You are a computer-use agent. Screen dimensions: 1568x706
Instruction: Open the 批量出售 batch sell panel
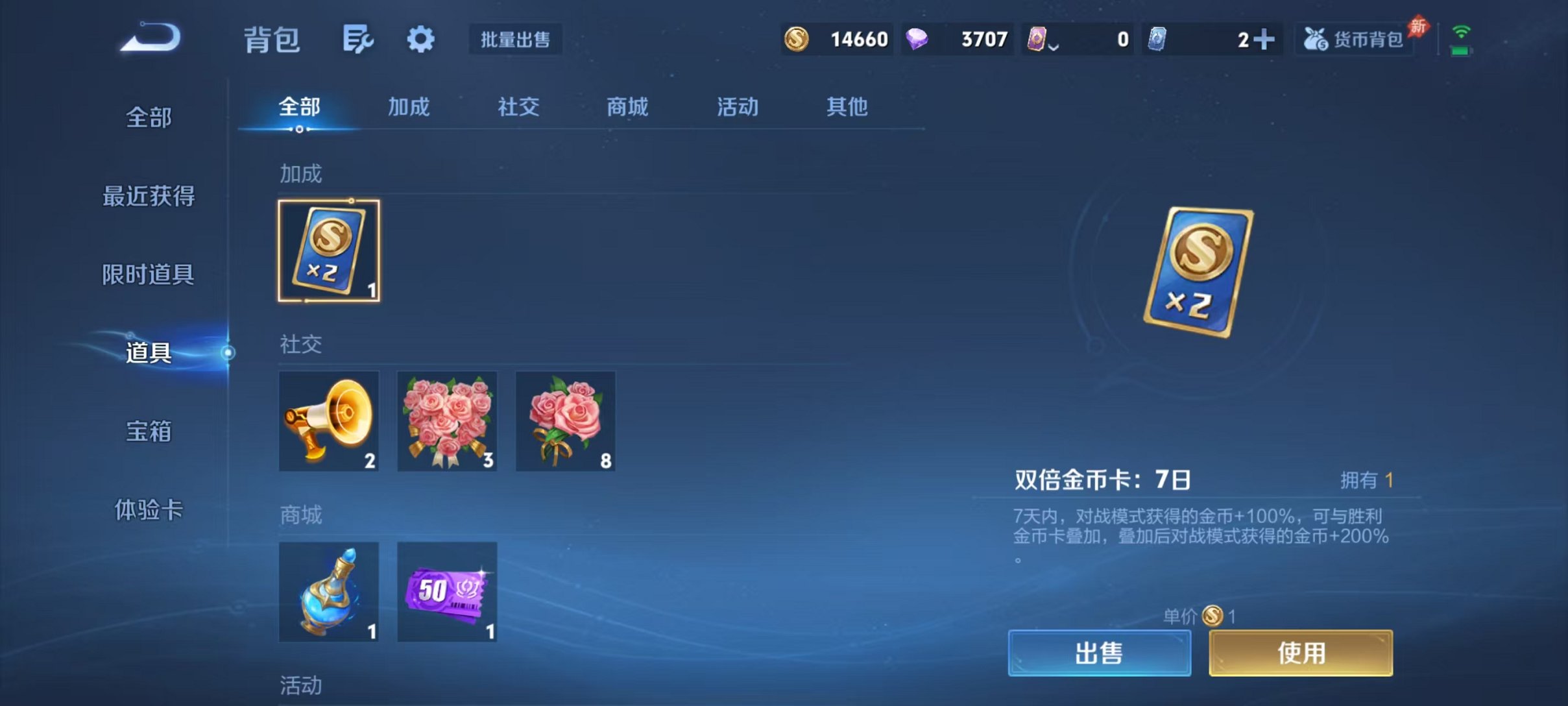[x=516, y=39]
